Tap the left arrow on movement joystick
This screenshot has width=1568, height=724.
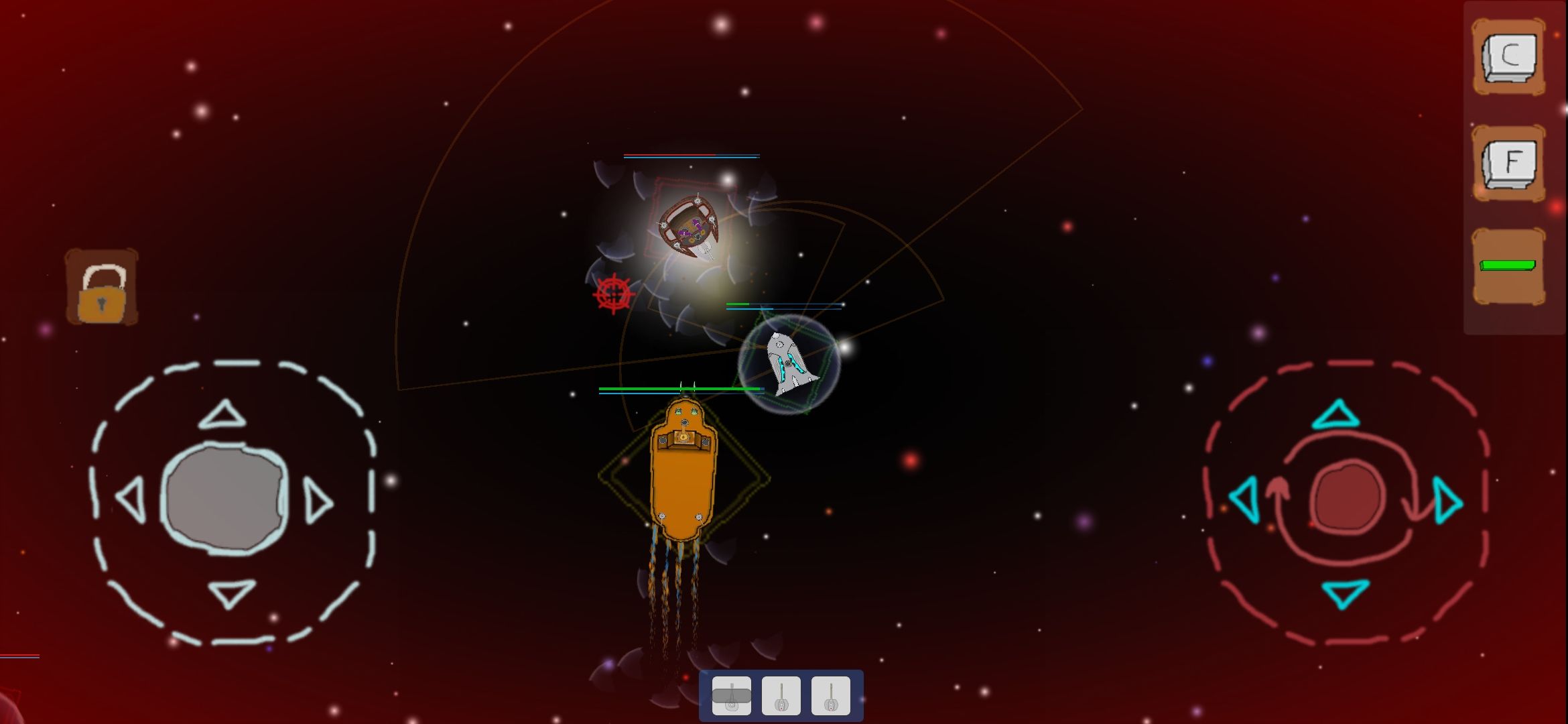pyautogui.click(x=131, y=499)
